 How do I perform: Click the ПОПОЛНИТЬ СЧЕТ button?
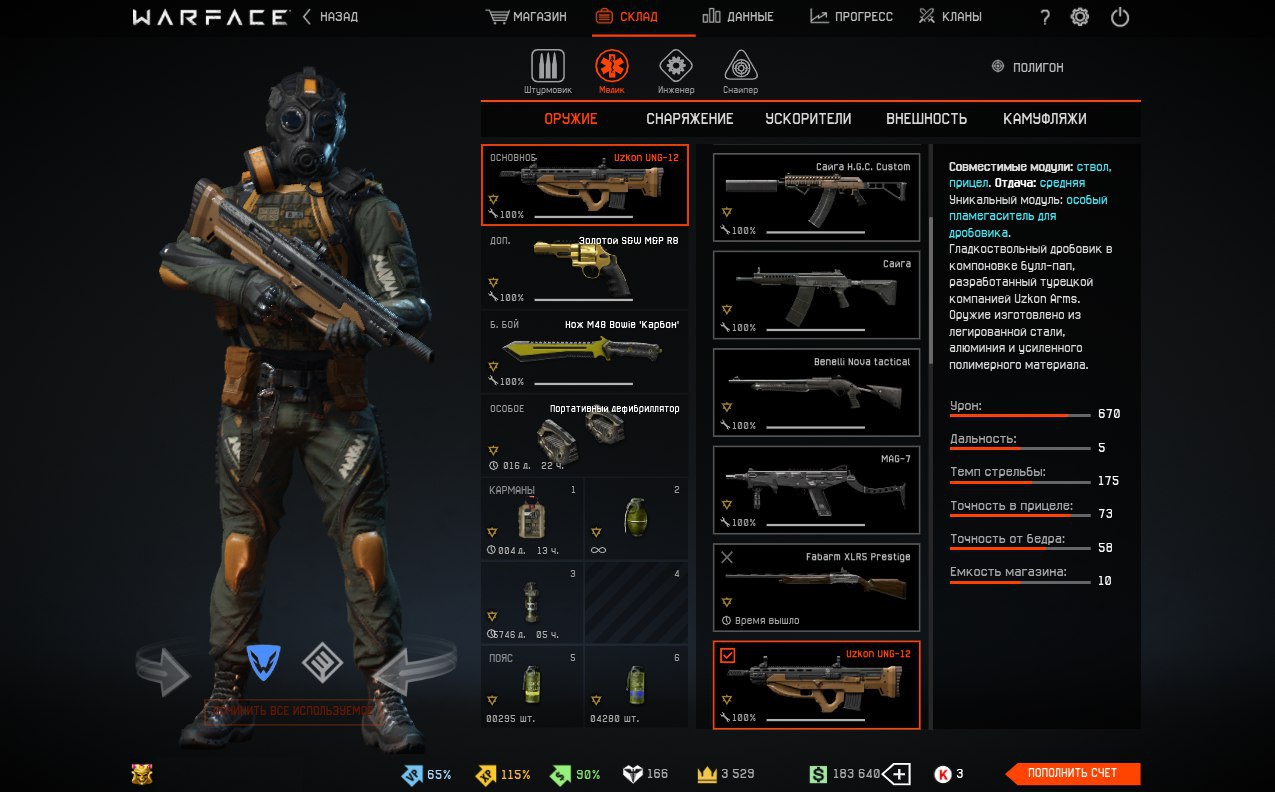pos(1072,773)
